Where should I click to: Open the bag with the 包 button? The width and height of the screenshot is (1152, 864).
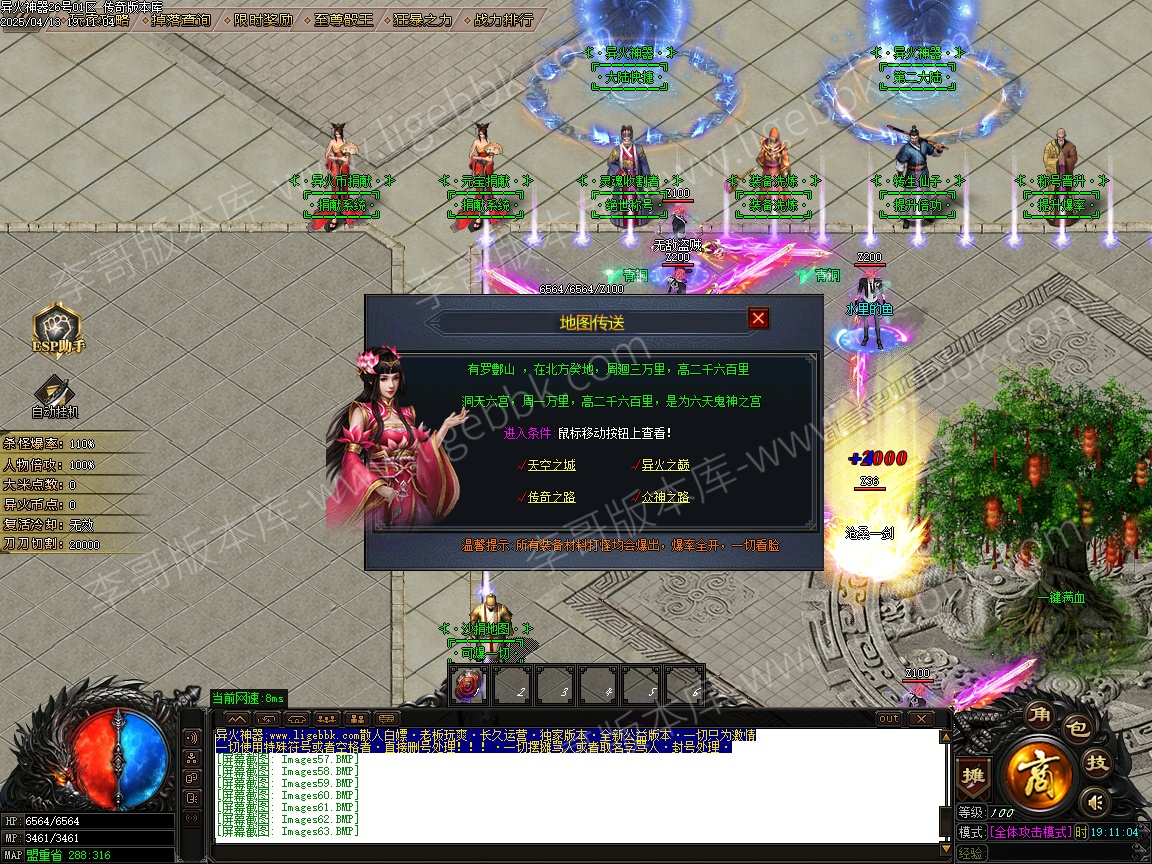(1076, 729)
